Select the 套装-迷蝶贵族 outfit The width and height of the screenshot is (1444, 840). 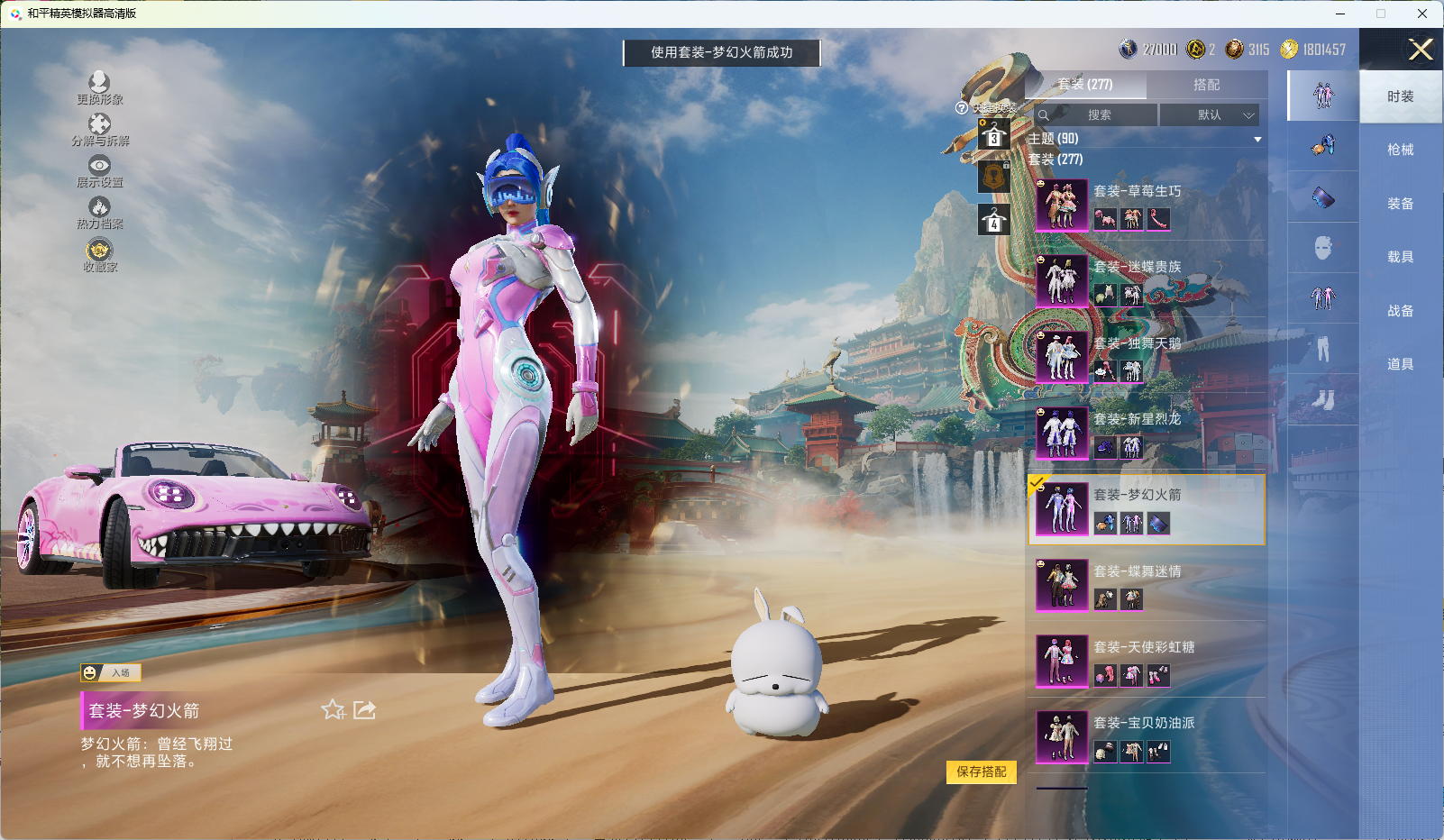pos(1146,280)
